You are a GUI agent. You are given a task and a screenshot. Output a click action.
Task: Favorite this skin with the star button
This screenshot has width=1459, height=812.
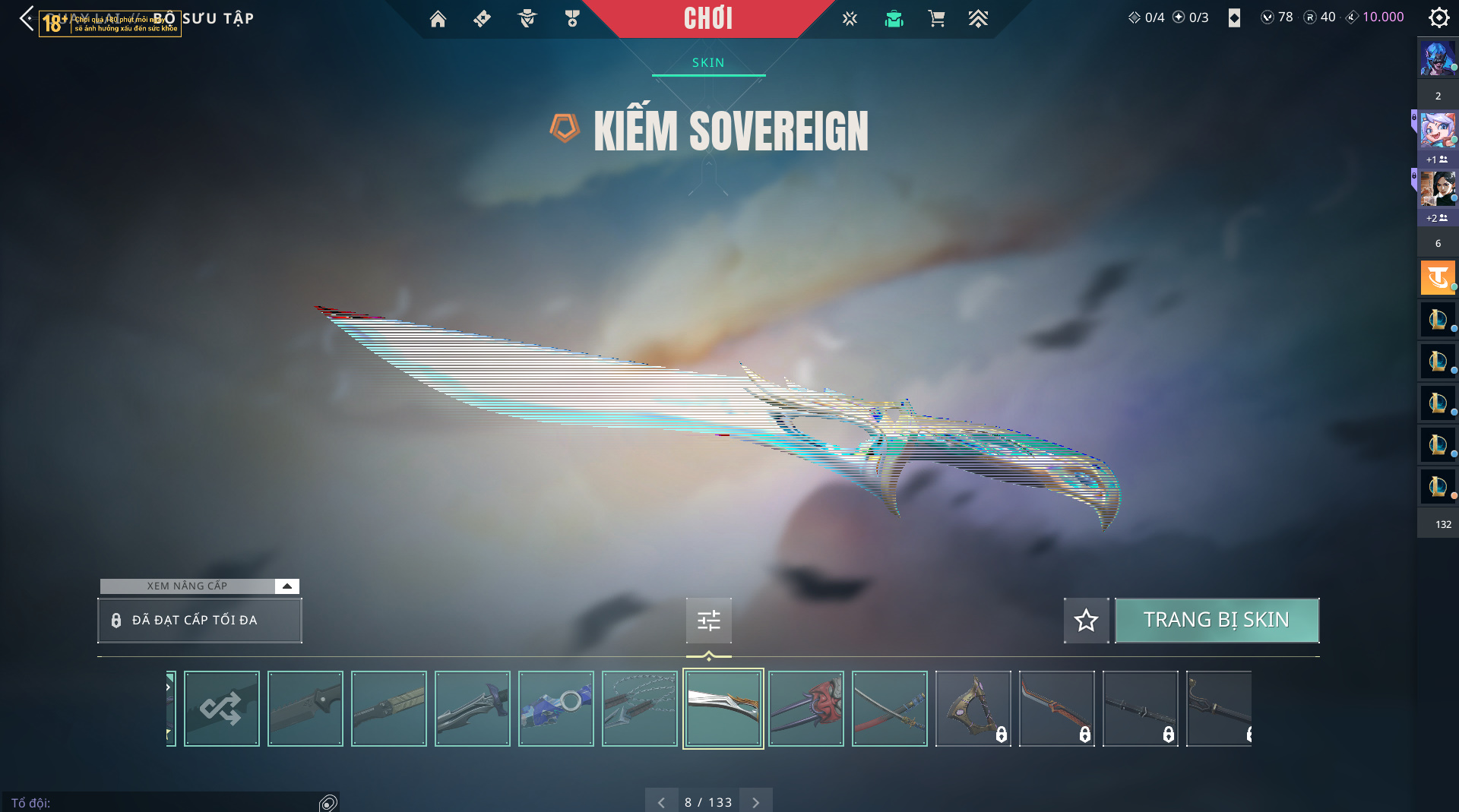click(x=1086, y=621)
